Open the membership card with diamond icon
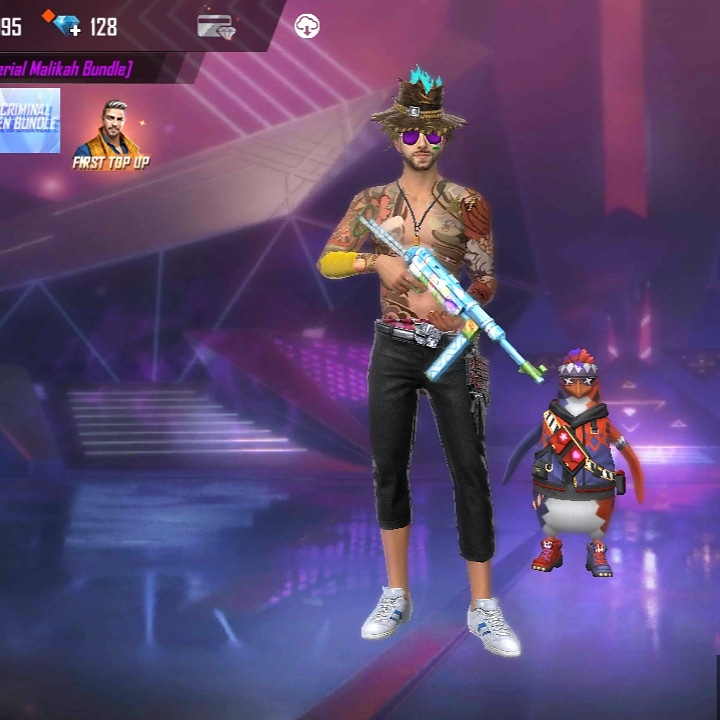 point(215,26)
